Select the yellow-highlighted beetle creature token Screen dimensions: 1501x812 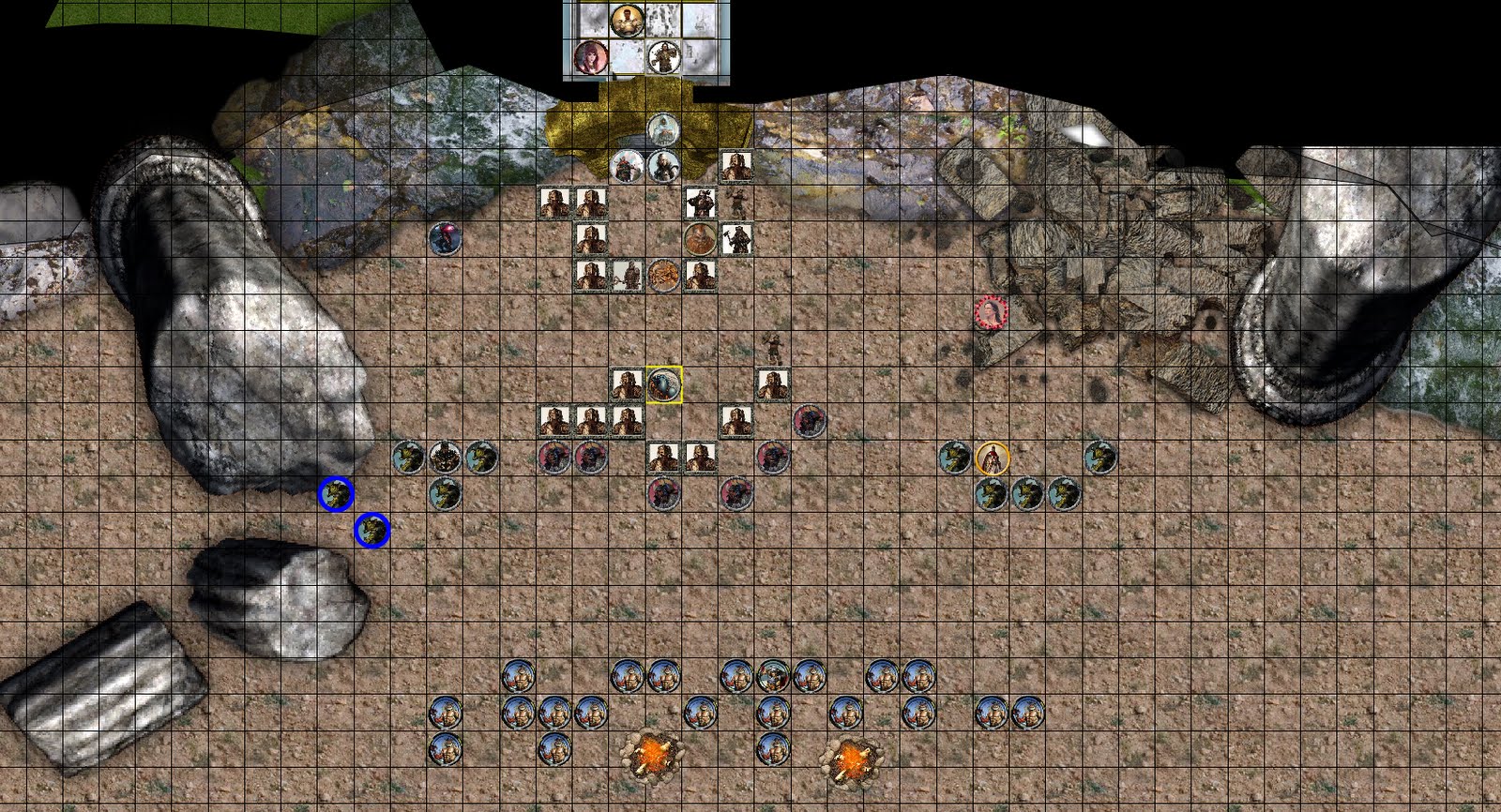663,384
